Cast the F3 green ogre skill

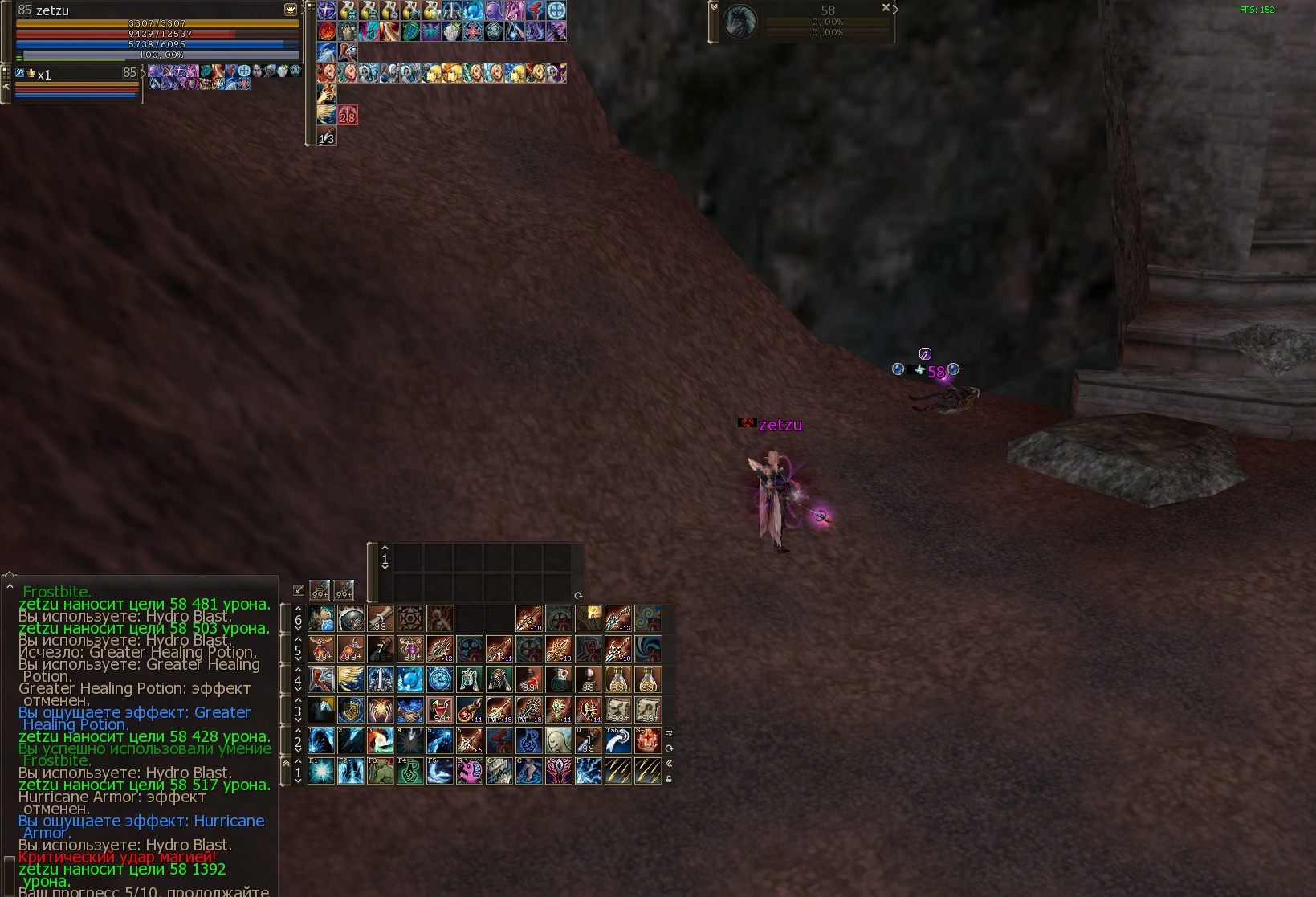381,772
